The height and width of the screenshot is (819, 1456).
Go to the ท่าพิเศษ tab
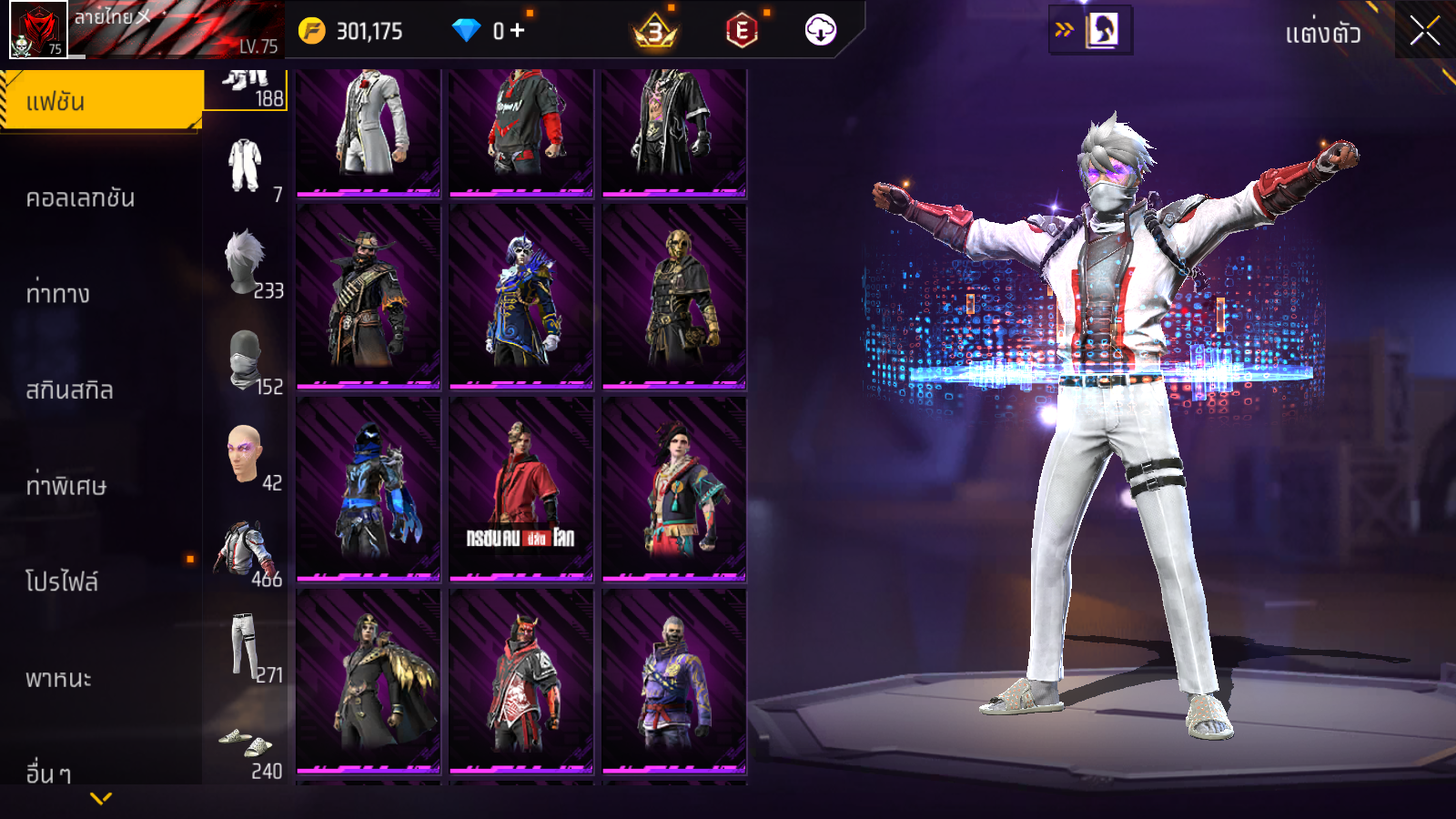pos(66,485)
